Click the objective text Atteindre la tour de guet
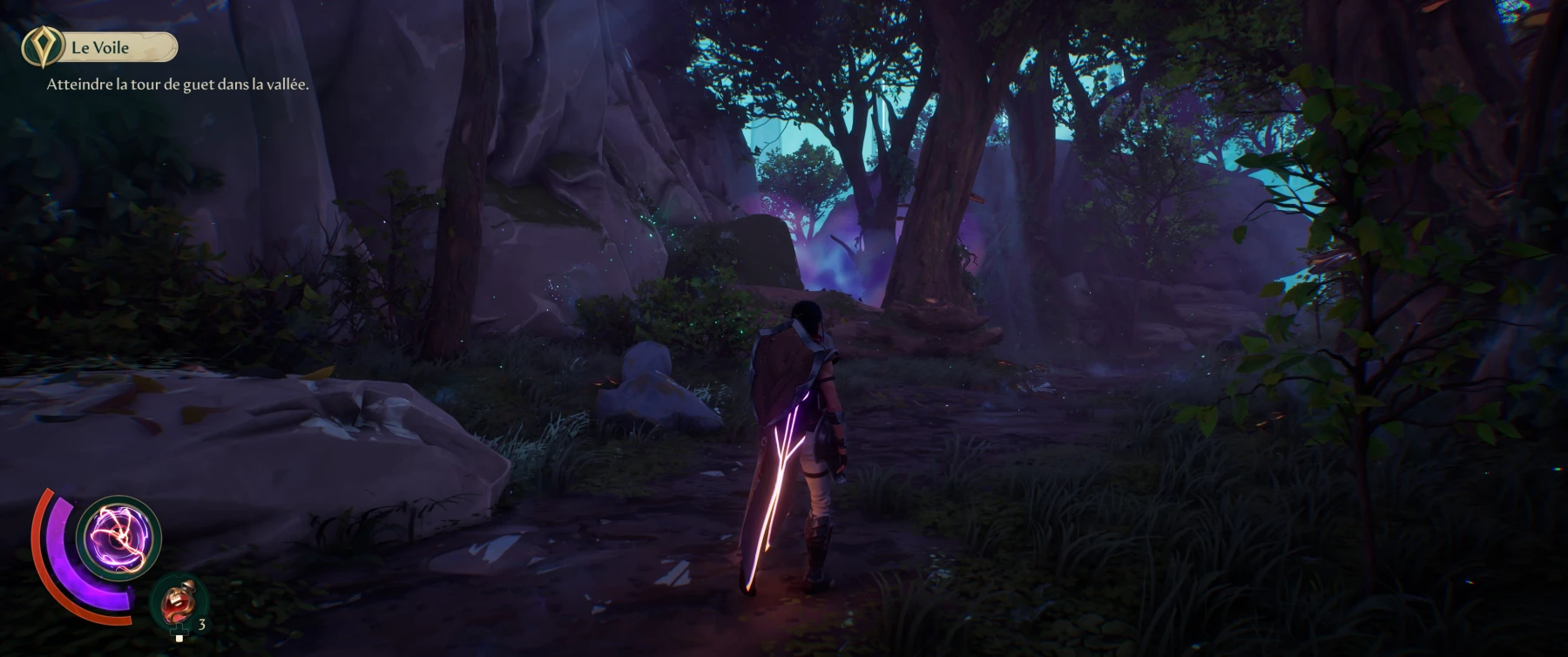Image resolution: width=1568 pixels, height=657 pixels. pos(178,85)
